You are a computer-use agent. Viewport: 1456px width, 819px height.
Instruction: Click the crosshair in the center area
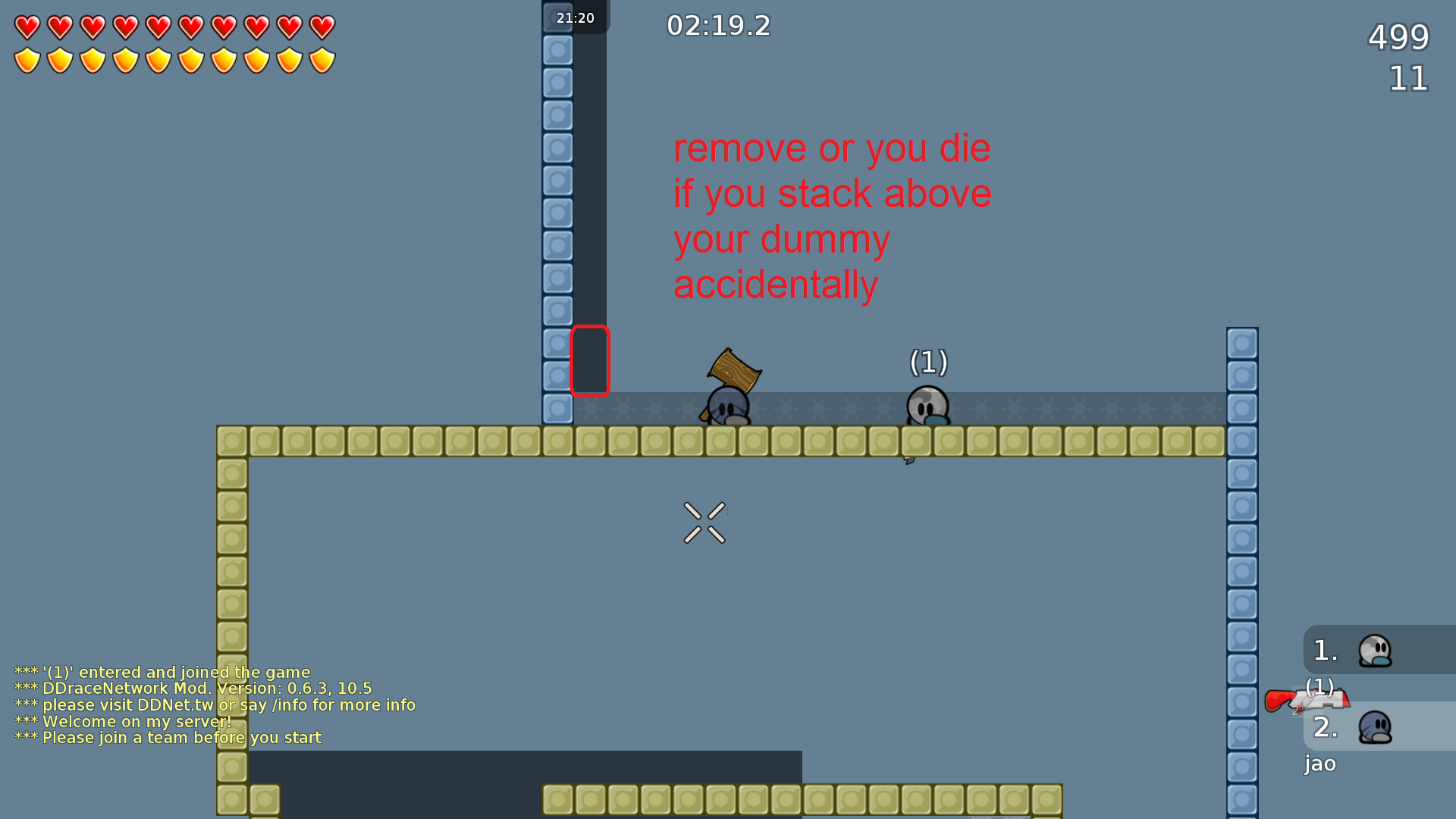tap(704, 522)
